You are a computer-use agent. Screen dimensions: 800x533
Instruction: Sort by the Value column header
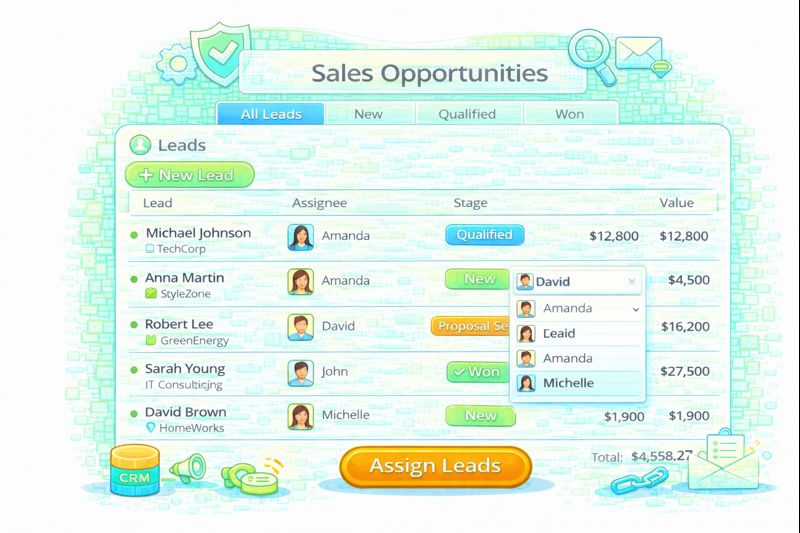coord(676,203)
